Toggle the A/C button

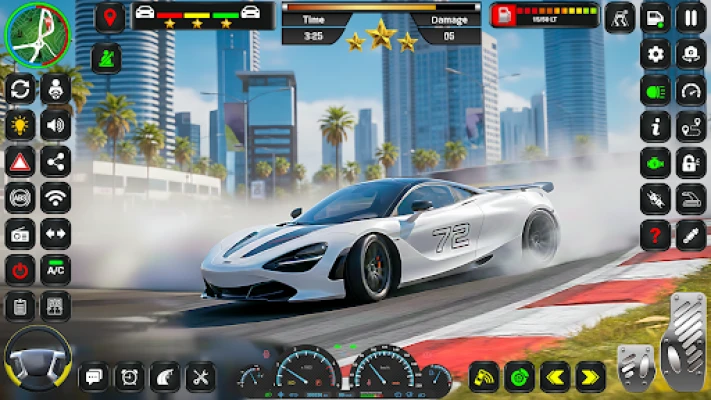pos(55,269)
